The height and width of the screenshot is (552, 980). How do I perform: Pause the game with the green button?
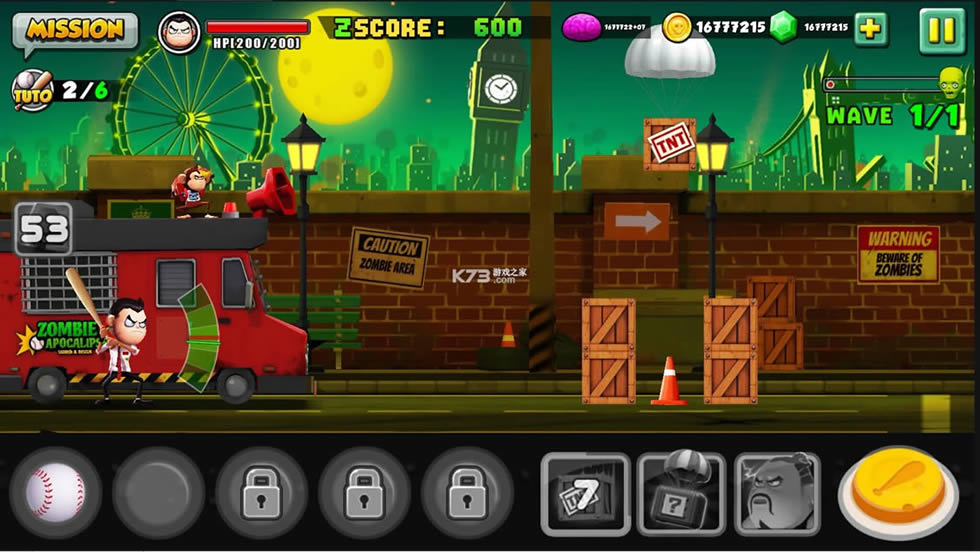pyautogui.click(x=942, y=30)
